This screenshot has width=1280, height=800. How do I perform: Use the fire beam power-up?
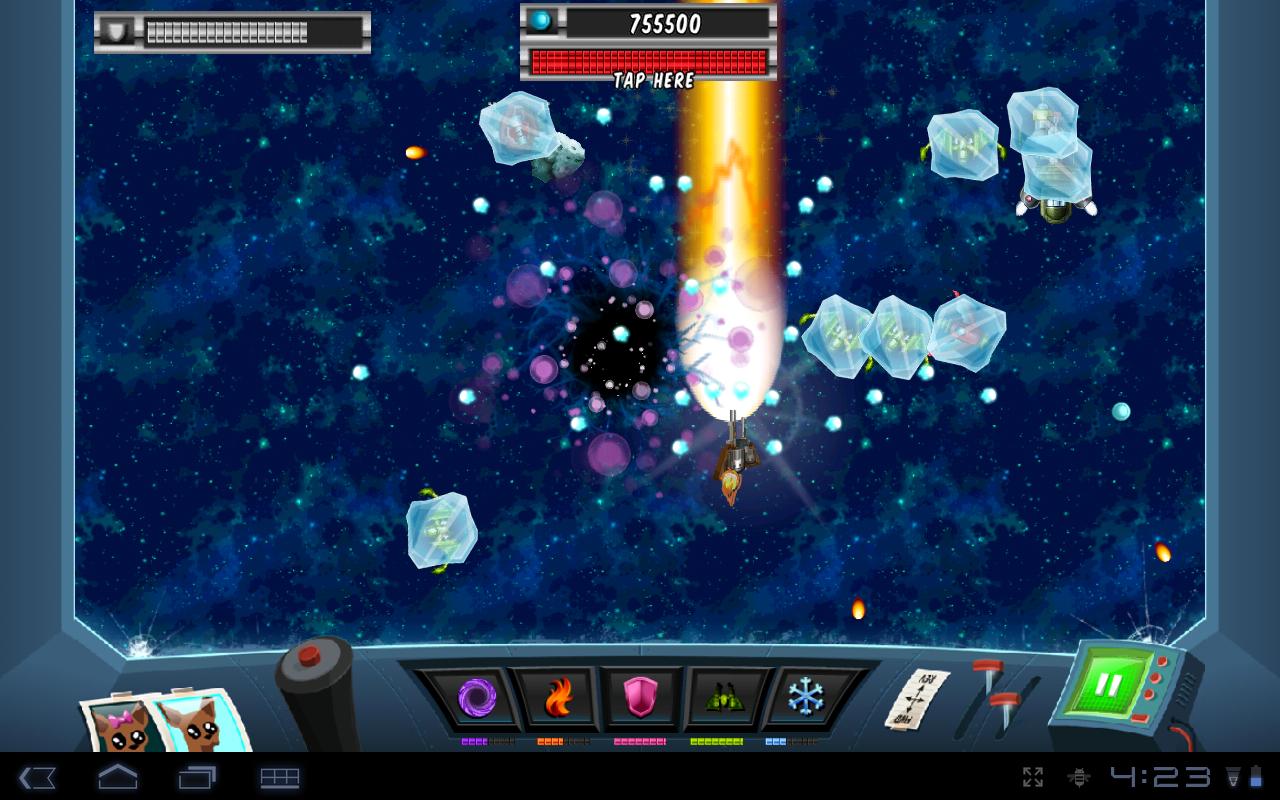pyautogui.click(x=559, y=697)
